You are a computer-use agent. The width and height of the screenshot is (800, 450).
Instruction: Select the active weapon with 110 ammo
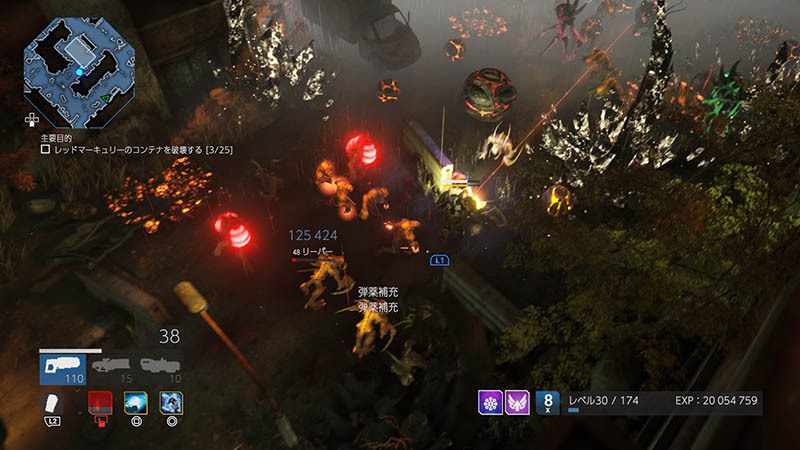(61, 367)
